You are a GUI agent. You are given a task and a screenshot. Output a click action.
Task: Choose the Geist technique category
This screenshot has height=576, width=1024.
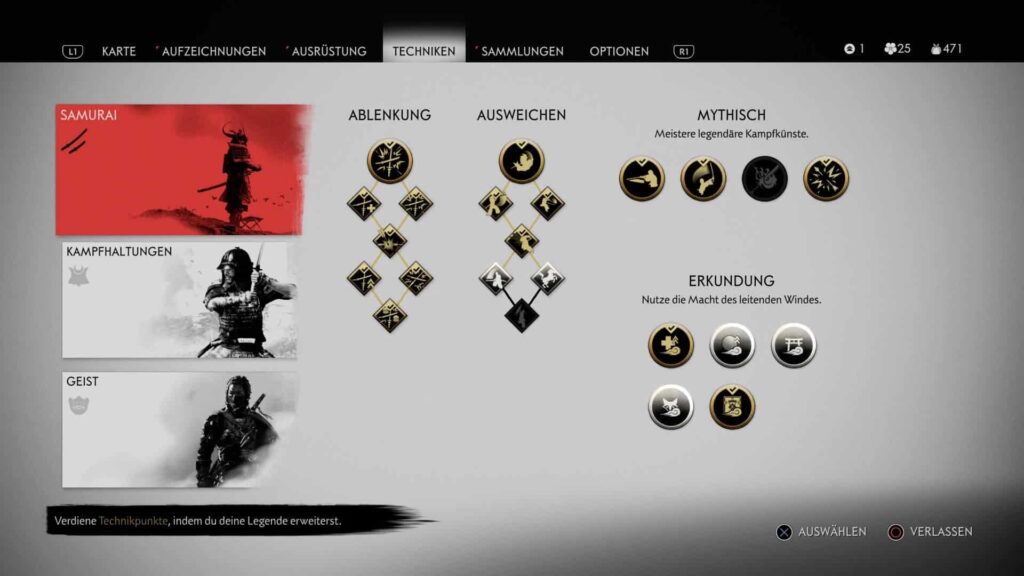180,430
